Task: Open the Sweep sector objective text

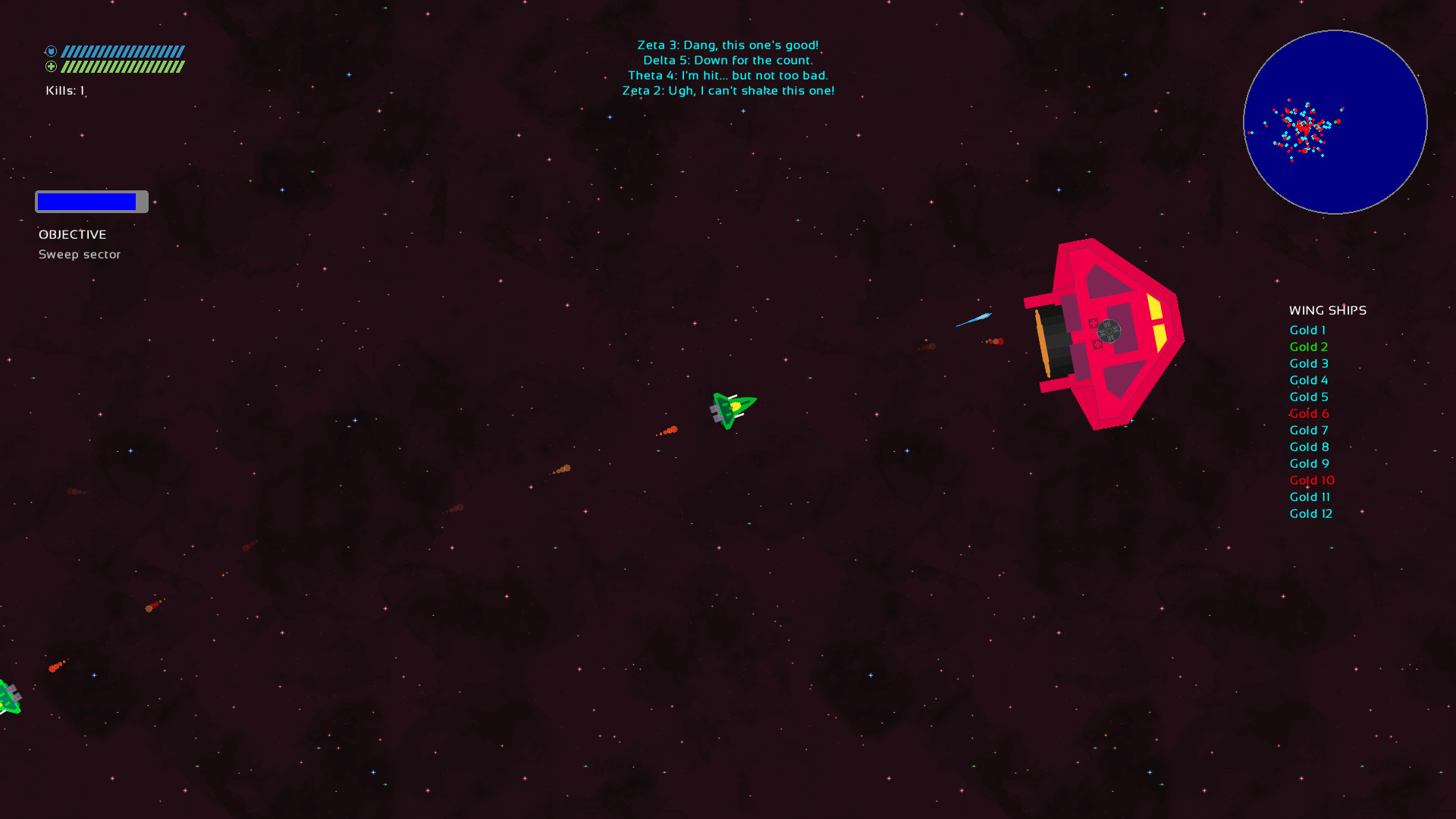Action: click(80, 254)
